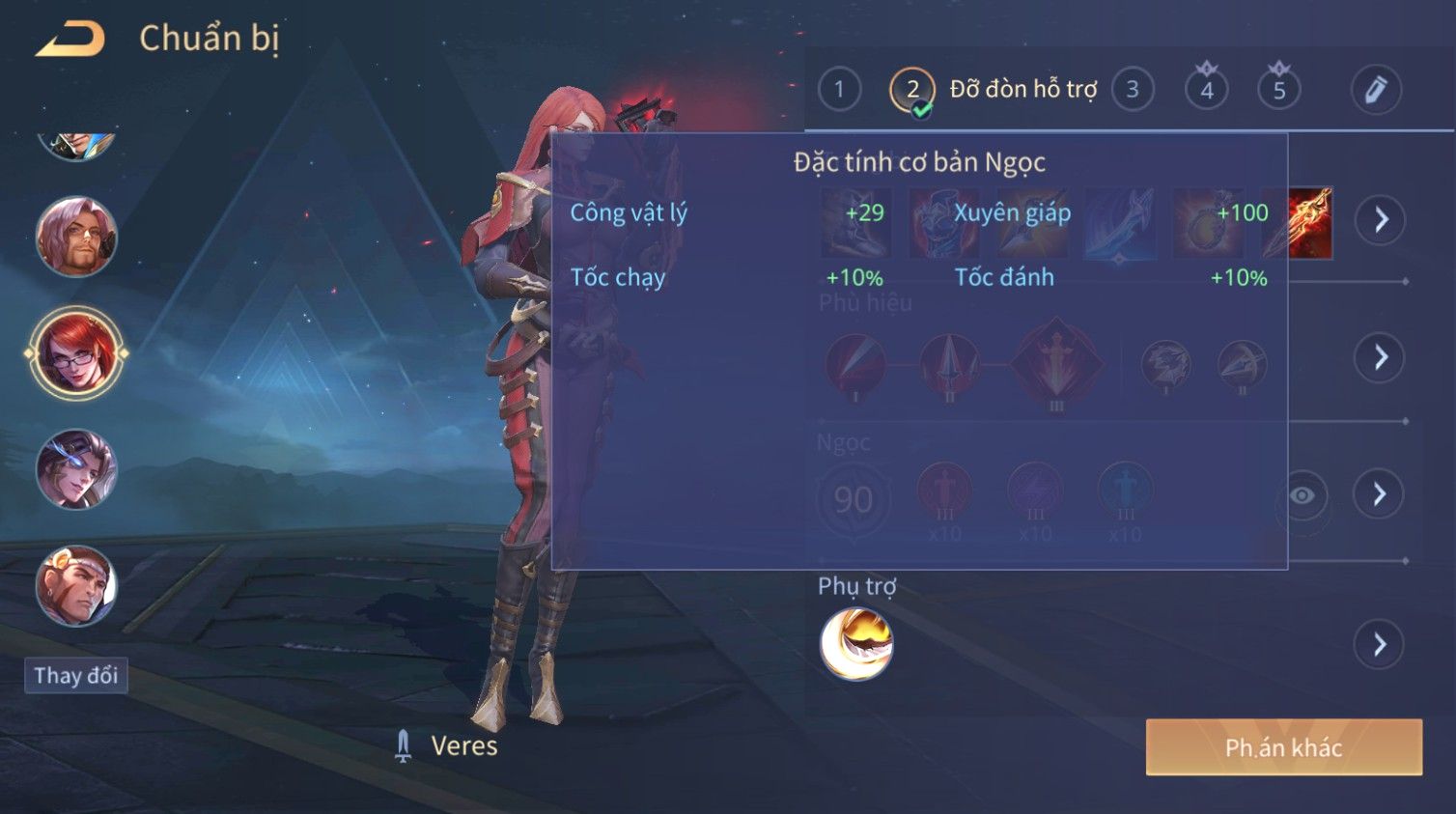Image resolution: width=1456 pixels, height=814 pixels.
Task: Edit the loadout name with pencil icon
Action: [x=1375, y=90]
